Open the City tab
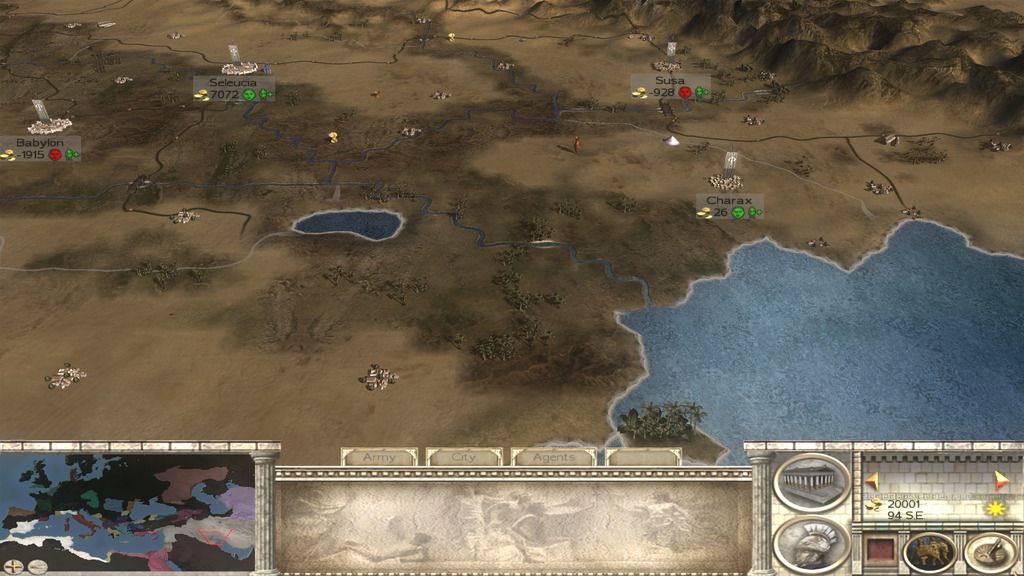Viewport: 1024px width, 576px height. pyautogui.click(x=464, y=457)
